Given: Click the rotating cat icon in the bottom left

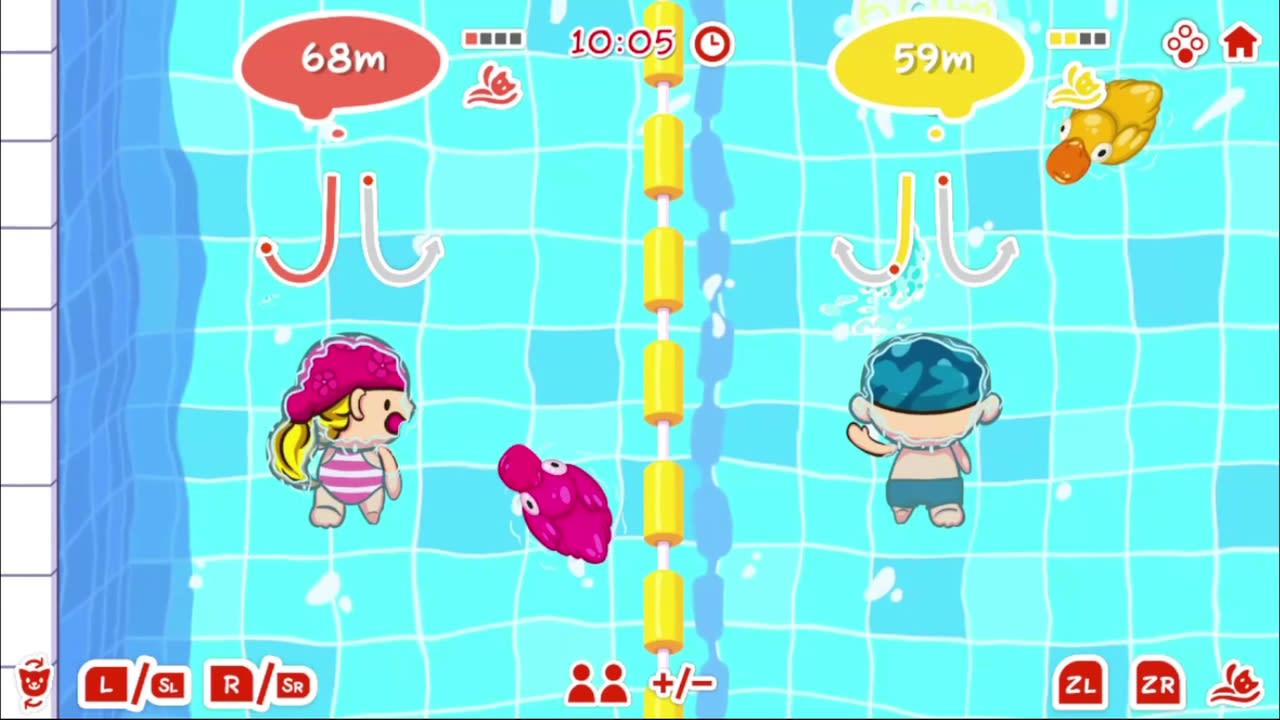Looking at the screenshot, I should click(x=33, y=684).
